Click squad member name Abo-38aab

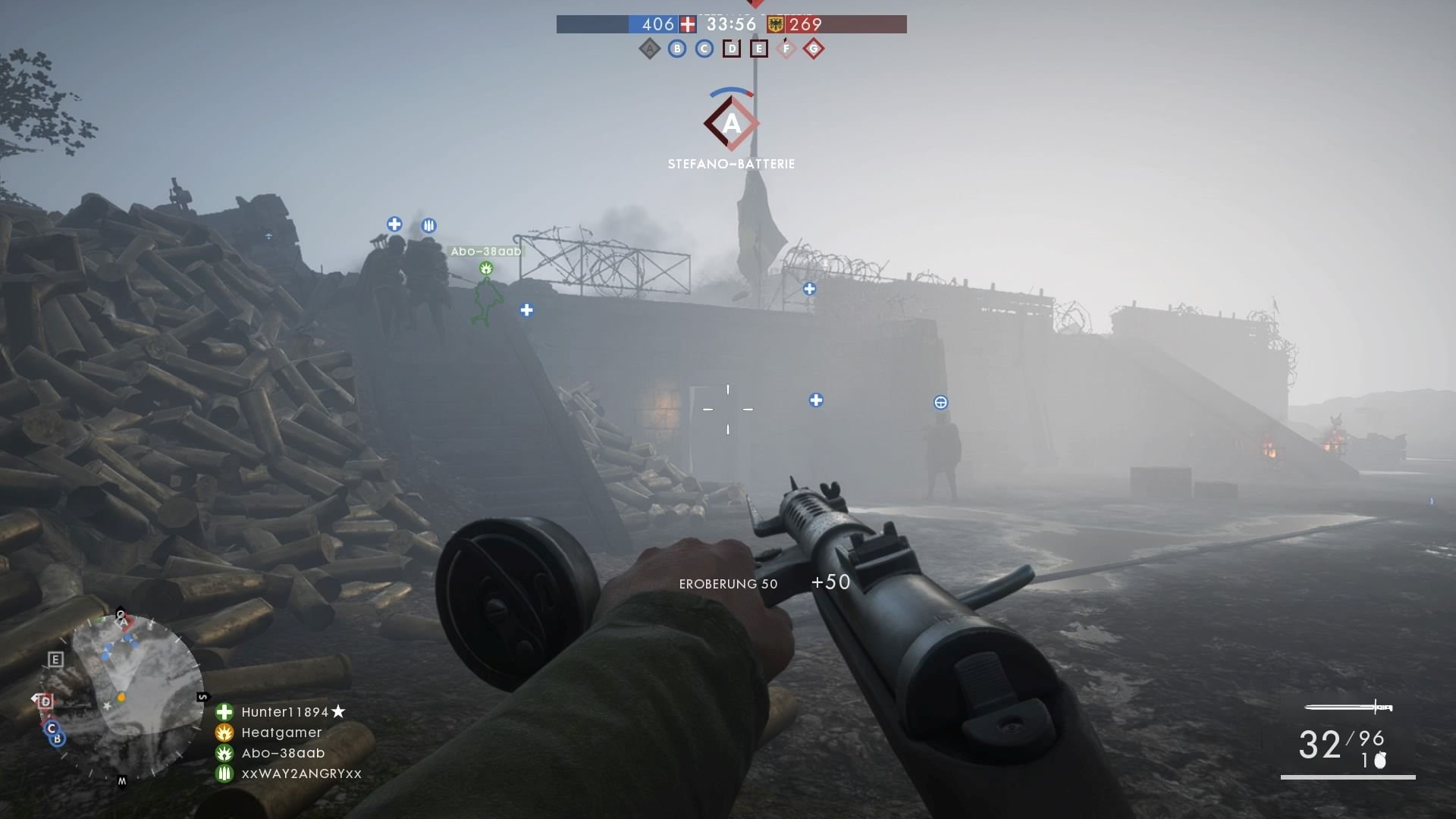pos(282,752)
